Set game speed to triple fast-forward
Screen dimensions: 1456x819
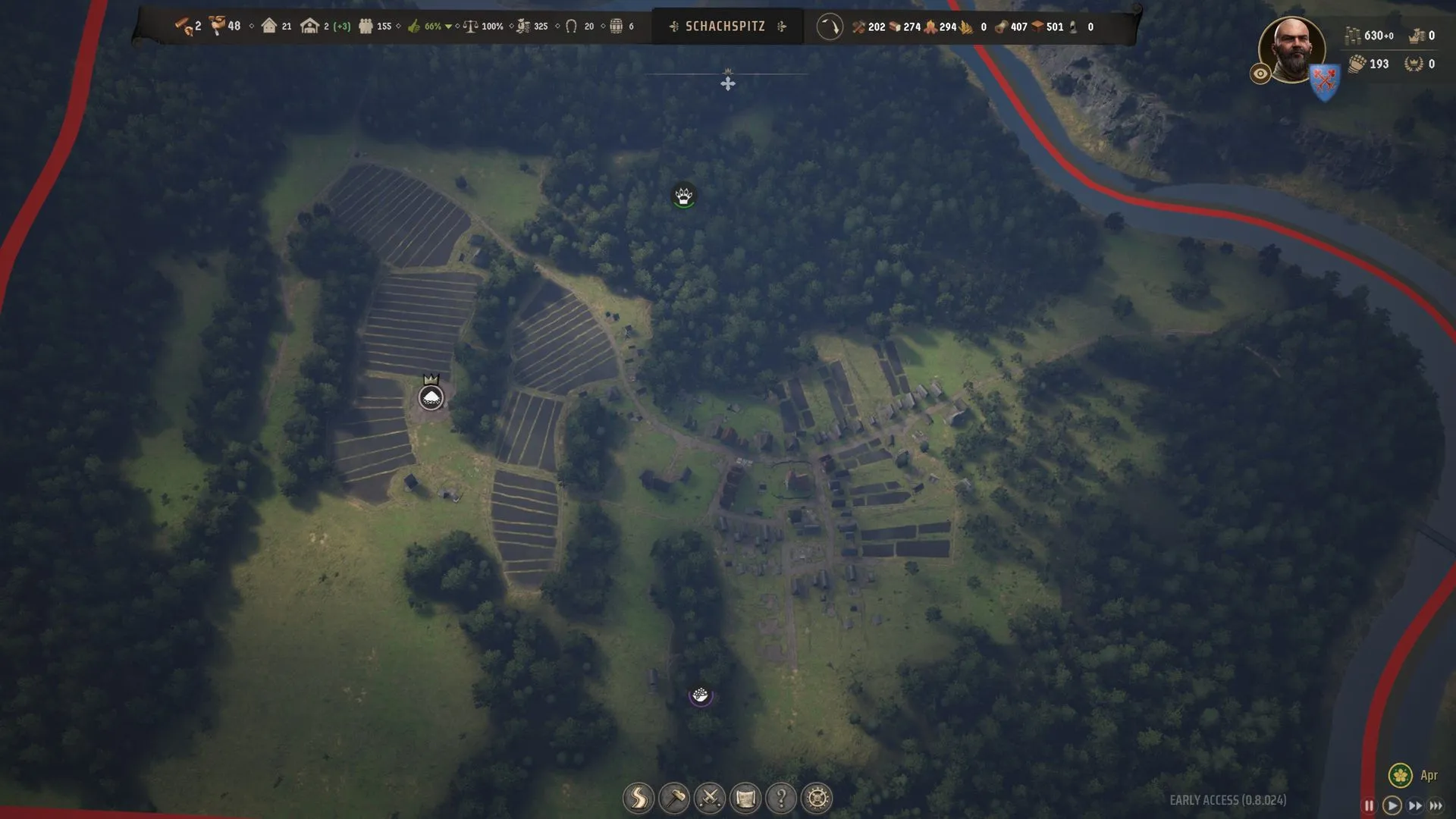(x=1436, y=805)
